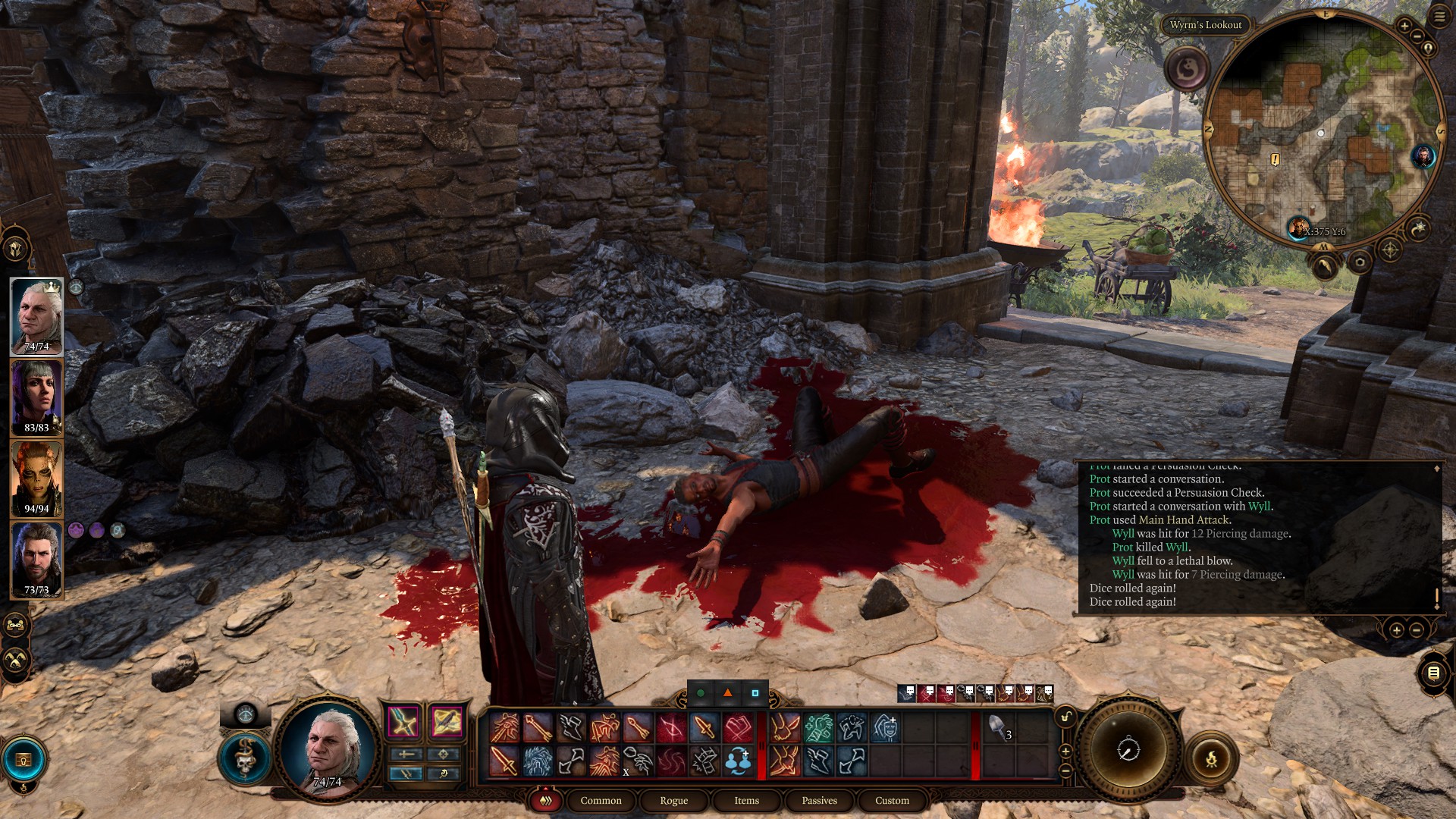Choose the bearded companion portrait with 73/73
Viewport: 1456px width, 819px height.
(x=36, y=560)
